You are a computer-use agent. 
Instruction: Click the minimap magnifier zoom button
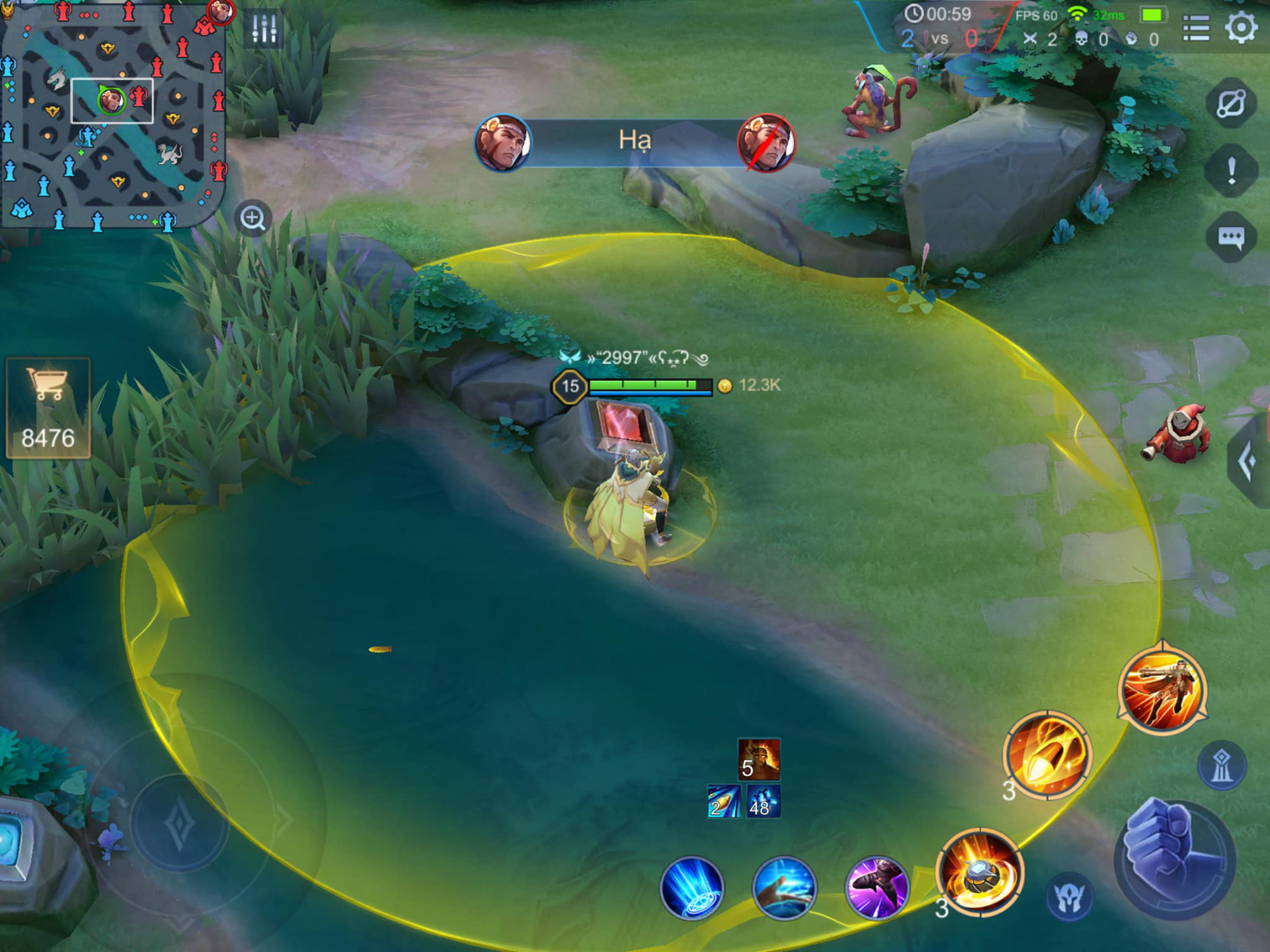(x=253, y=218)
